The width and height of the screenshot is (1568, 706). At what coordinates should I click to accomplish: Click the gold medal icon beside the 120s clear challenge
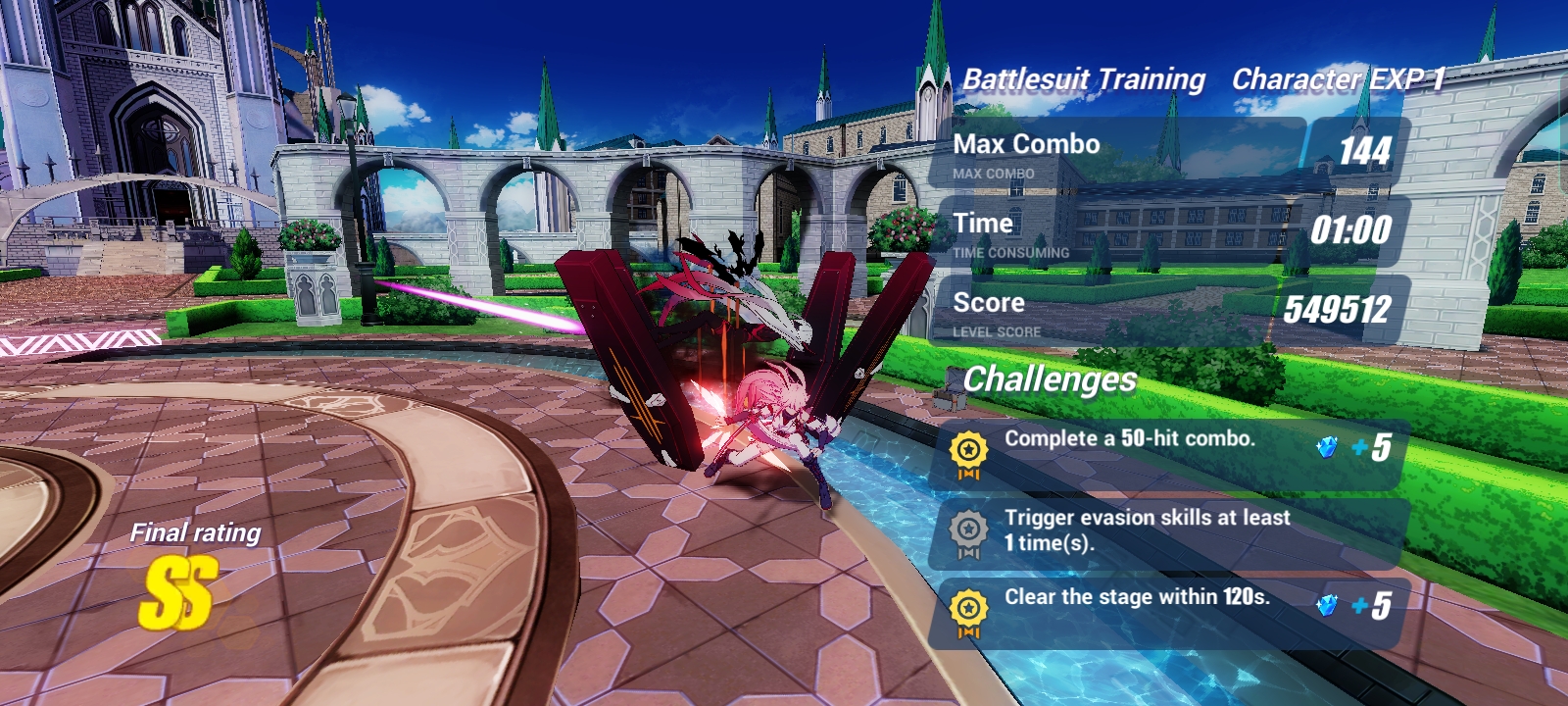pyautogui.click(x=970, y=608)
